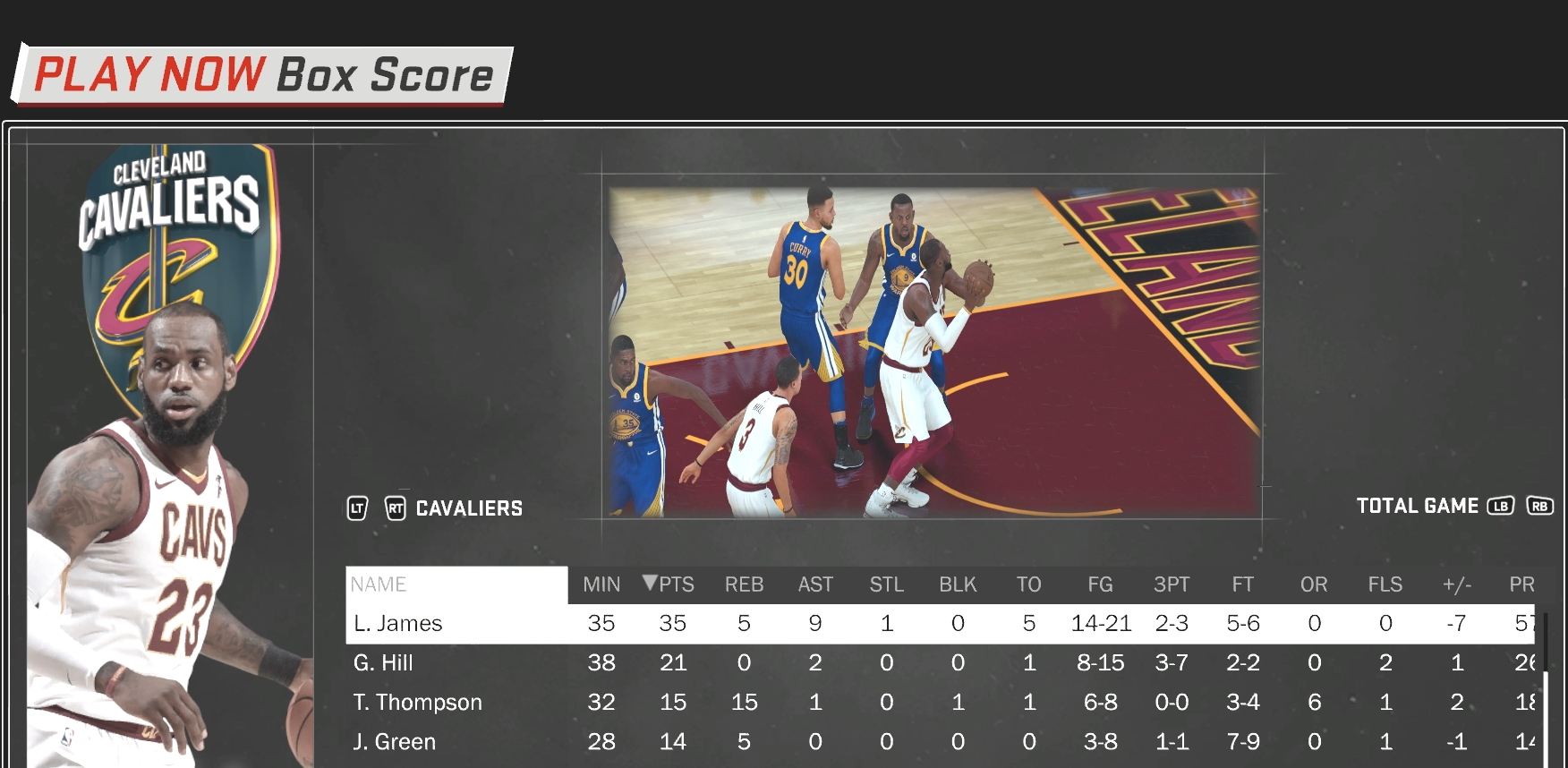Click the RB icon next to TOTAL GAME

click(x=1541, y=506)
